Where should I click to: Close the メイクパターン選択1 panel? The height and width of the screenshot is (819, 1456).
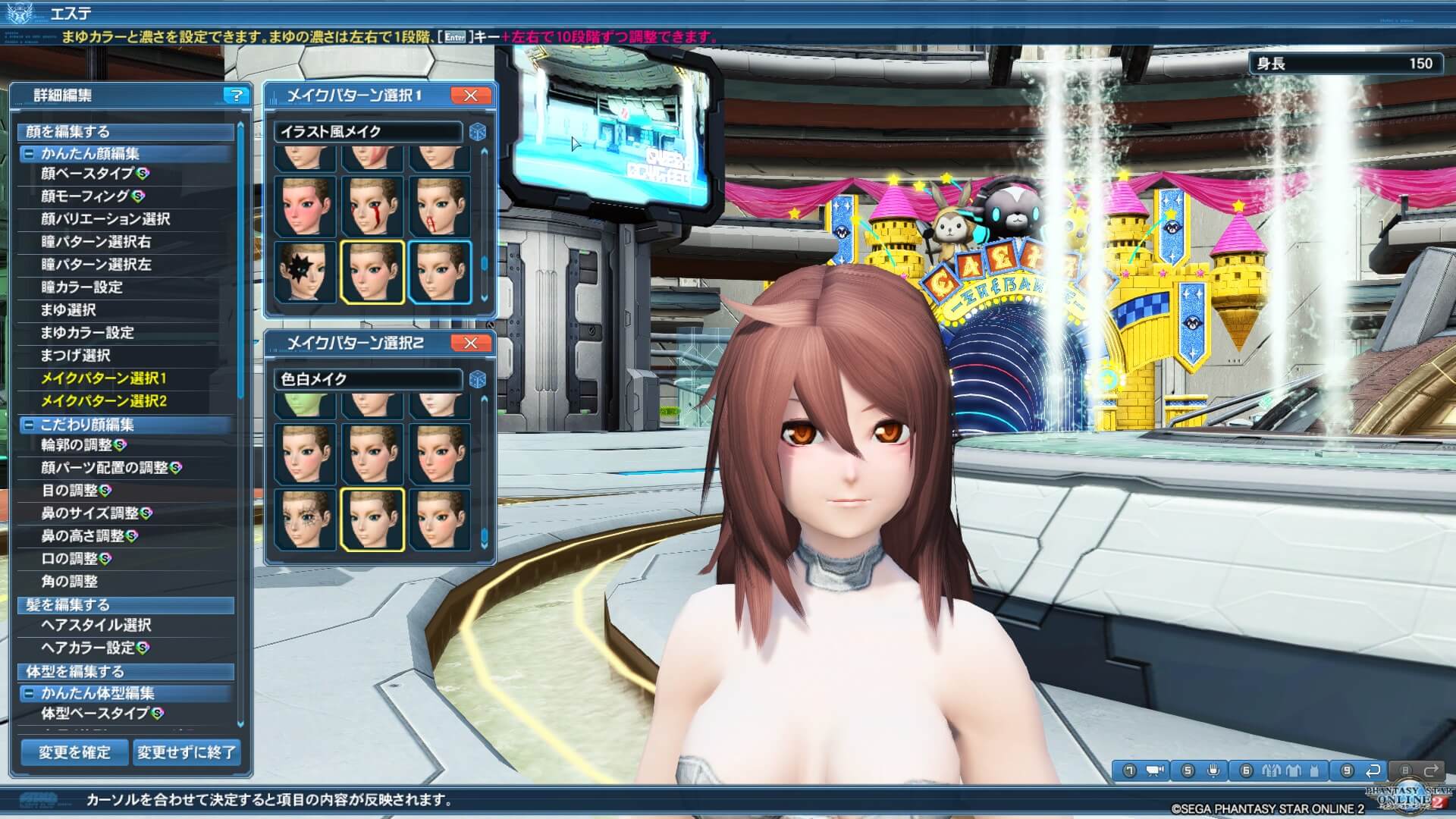tap(470, 96)
